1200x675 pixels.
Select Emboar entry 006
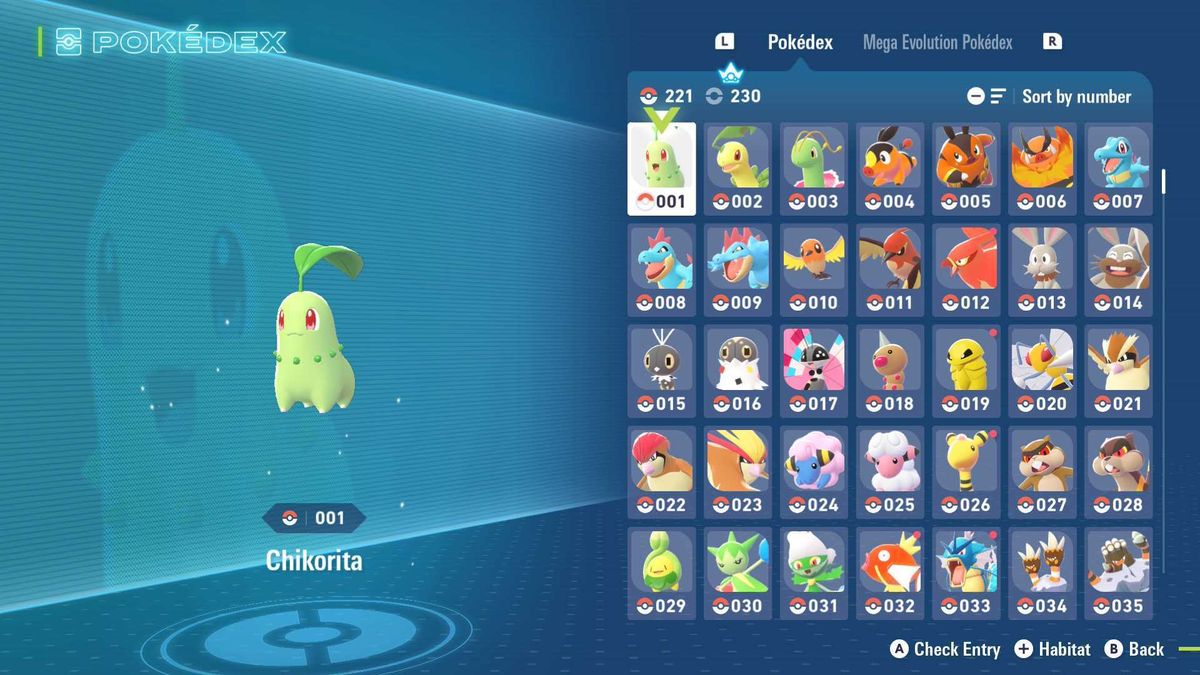pos(1042,168)
